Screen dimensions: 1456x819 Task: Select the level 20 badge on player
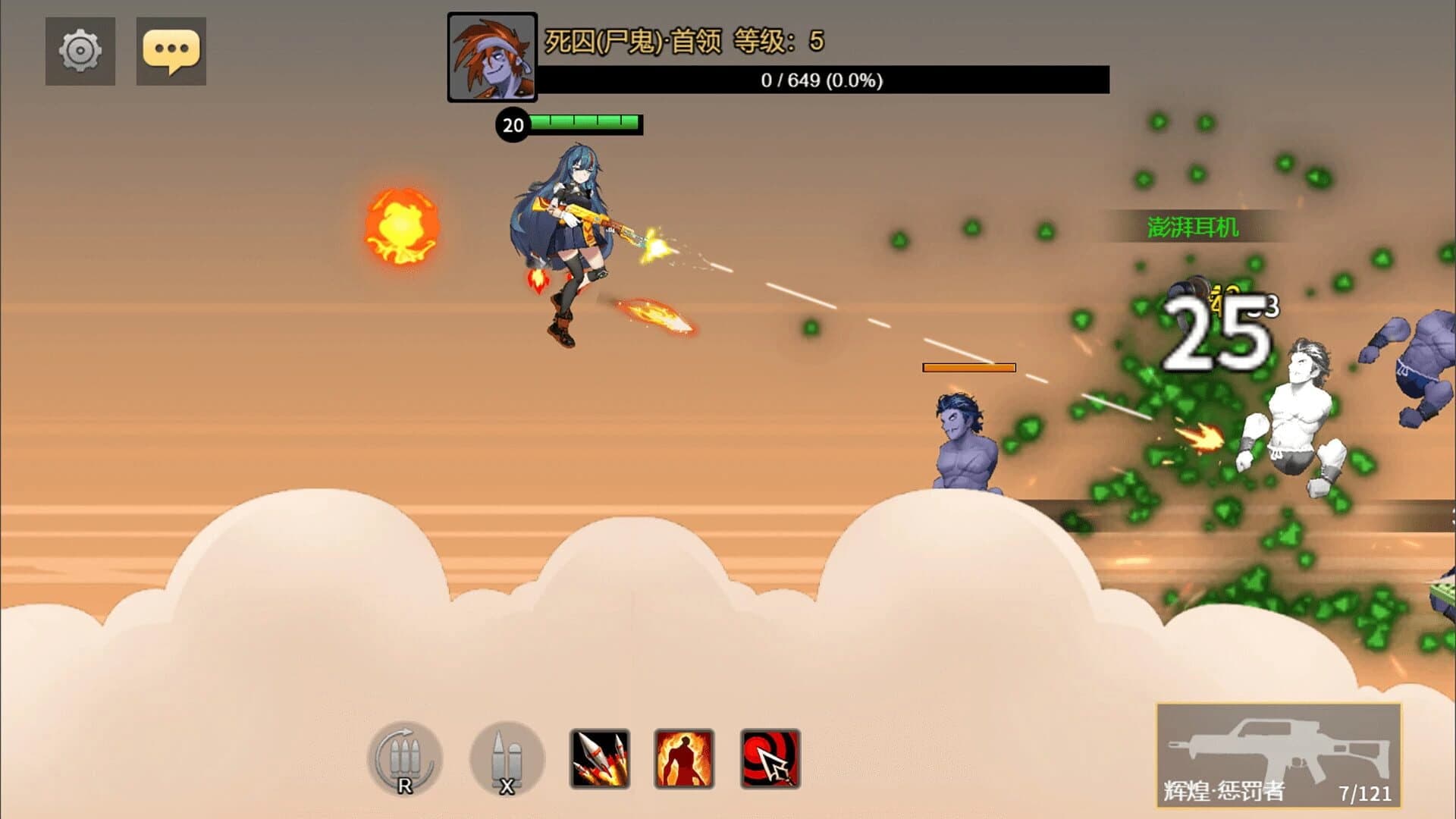pyautogui.click(x=513, y=126)
